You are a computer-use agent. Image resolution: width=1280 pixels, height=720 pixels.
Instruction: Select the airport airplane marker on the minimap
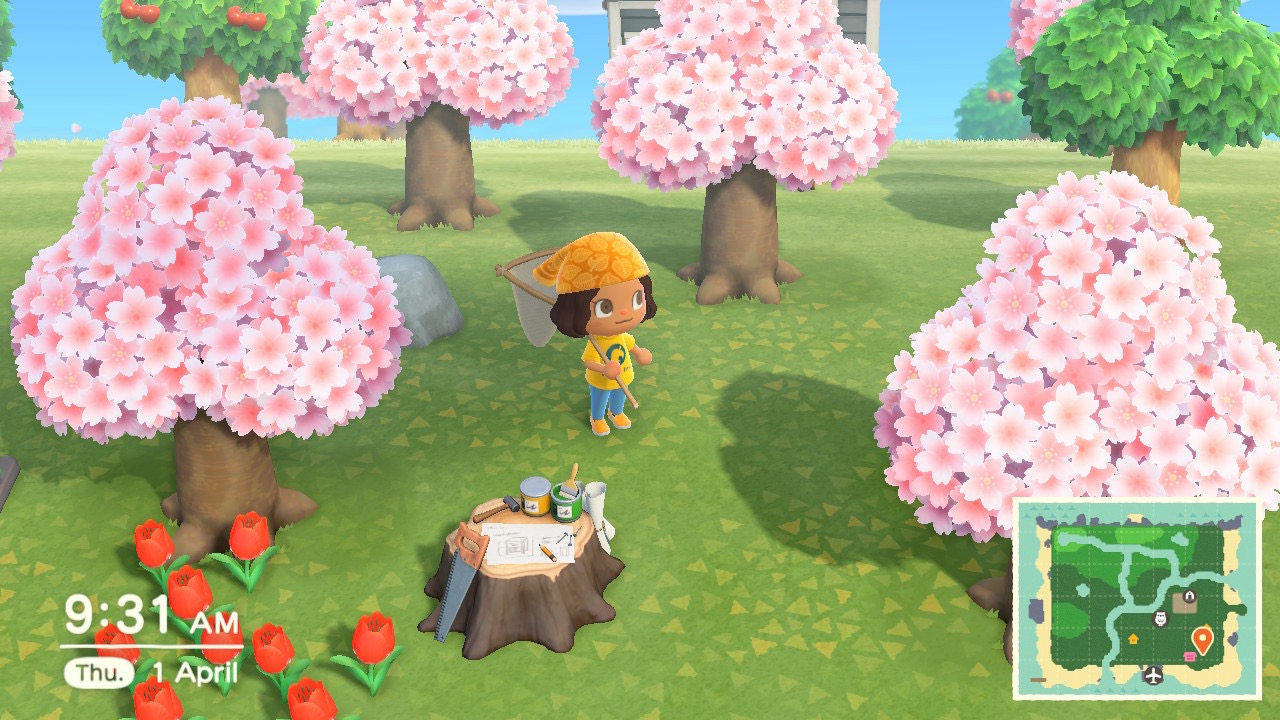(1155, 675)
